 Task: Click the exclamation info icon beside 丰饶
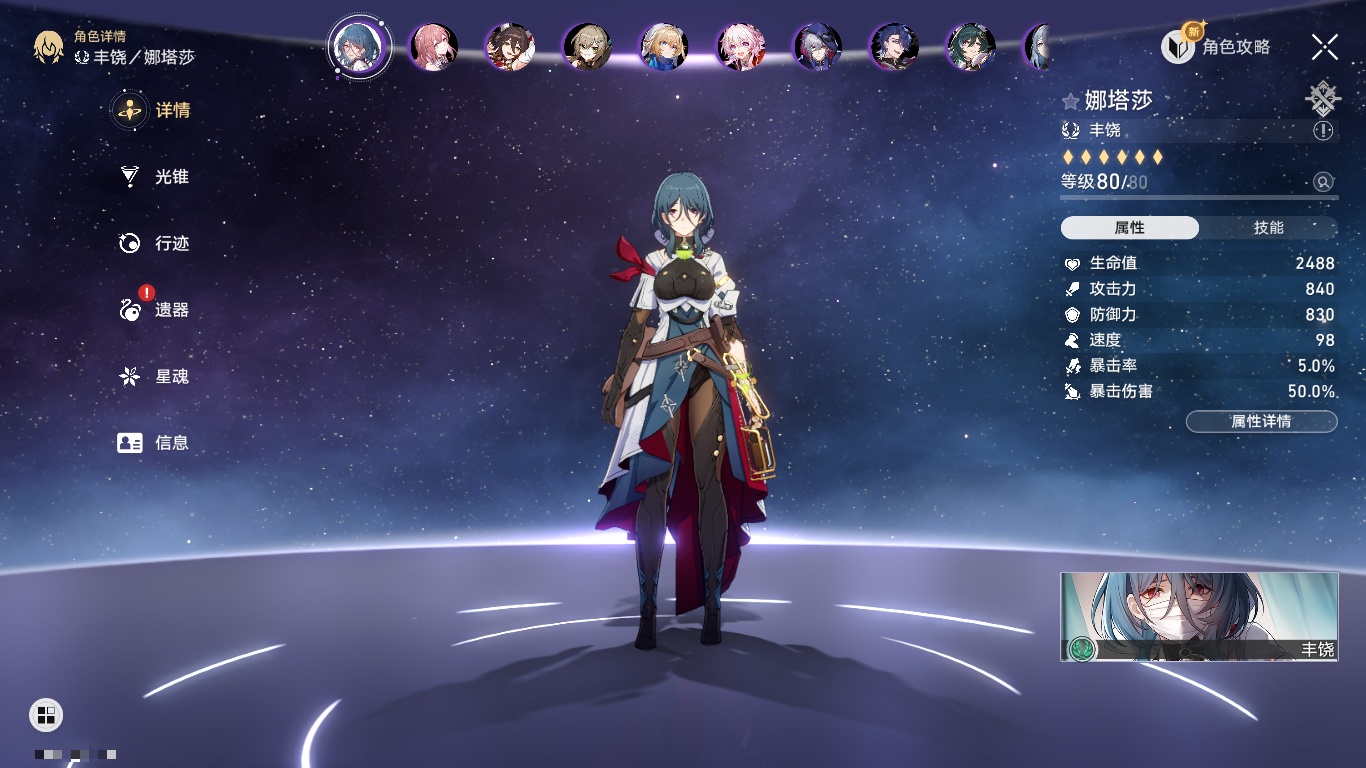point(1323,131)
